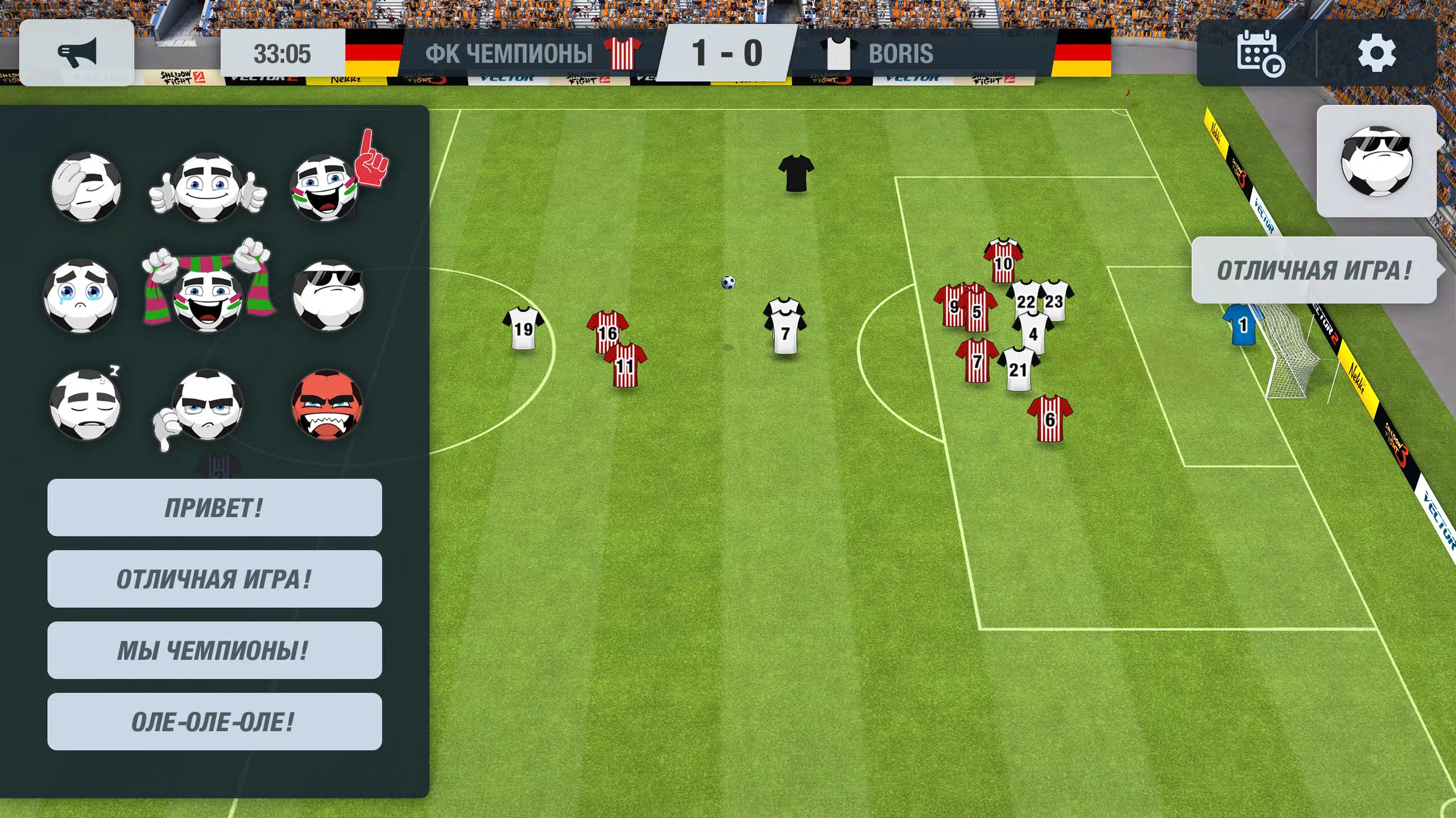Image resolution: width=1456 pixels, height=818 pixels.
Task: Select the ОЛЕ-ОЛЕ-ОЛЕ! chant phrase
Action: tap(214, 722)
